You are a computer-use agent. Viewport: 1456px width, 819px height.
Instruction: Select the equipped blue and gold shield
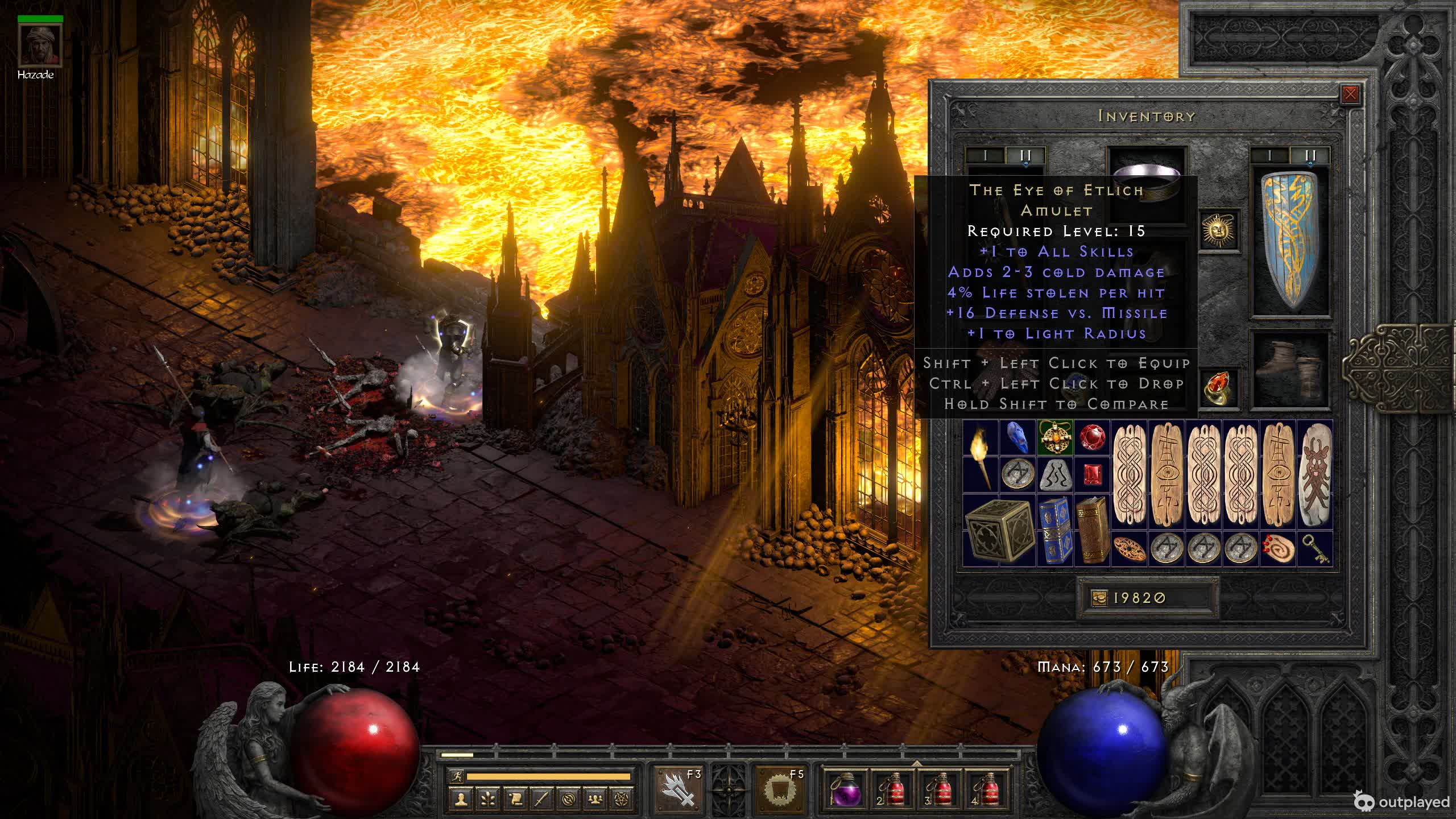click(x=1291, y=242)
